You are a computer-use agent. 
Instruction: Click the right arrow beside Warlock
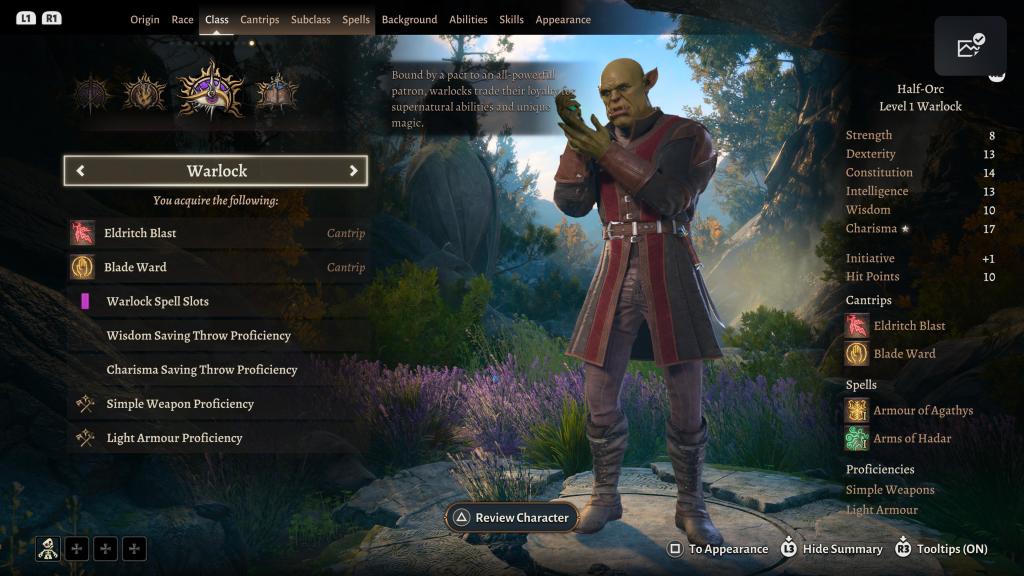[x=353, y=171]
